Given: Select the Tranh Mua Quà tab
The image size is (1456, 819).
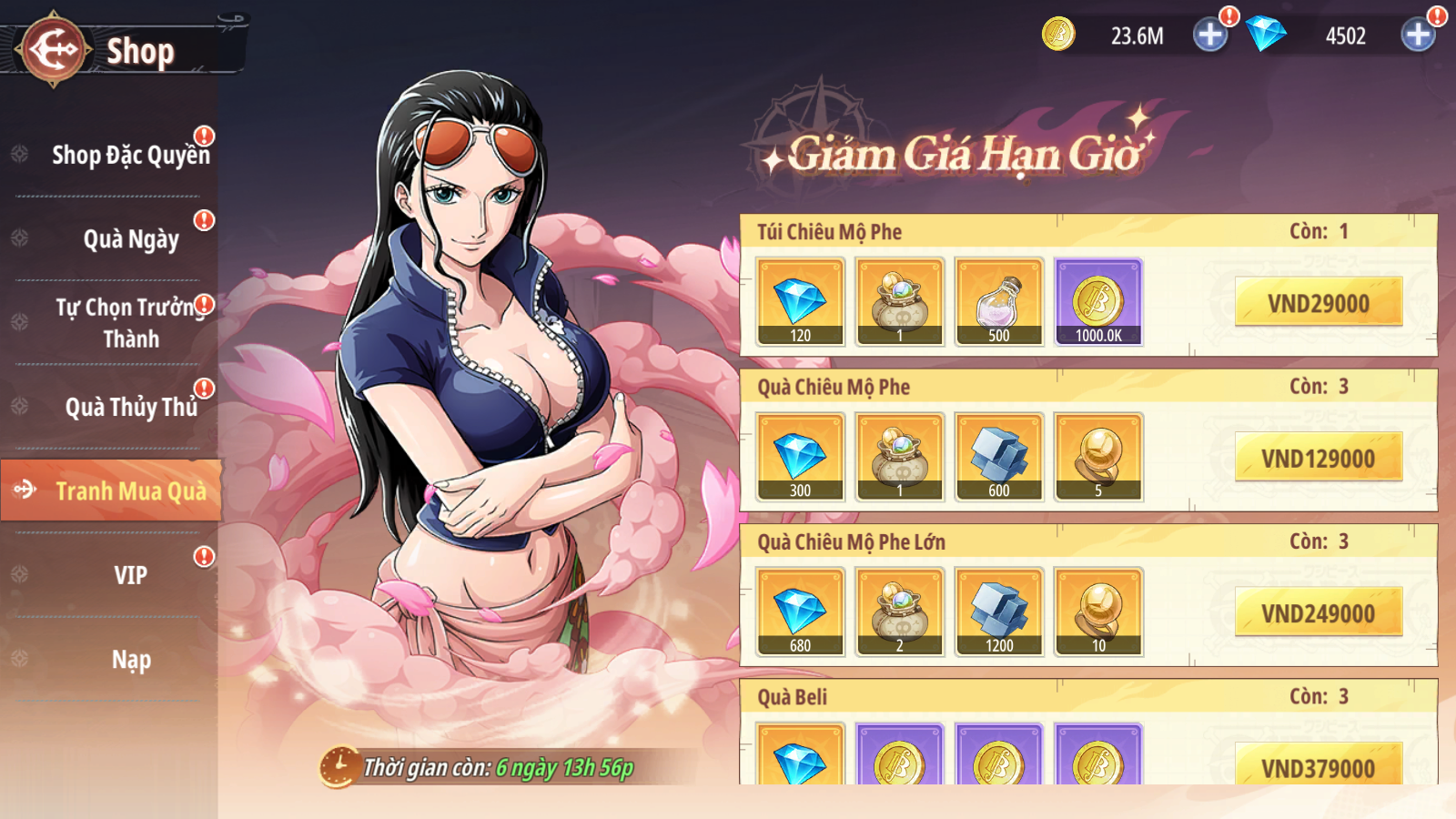Looking at the screenshot, I should tap(130, 491).
